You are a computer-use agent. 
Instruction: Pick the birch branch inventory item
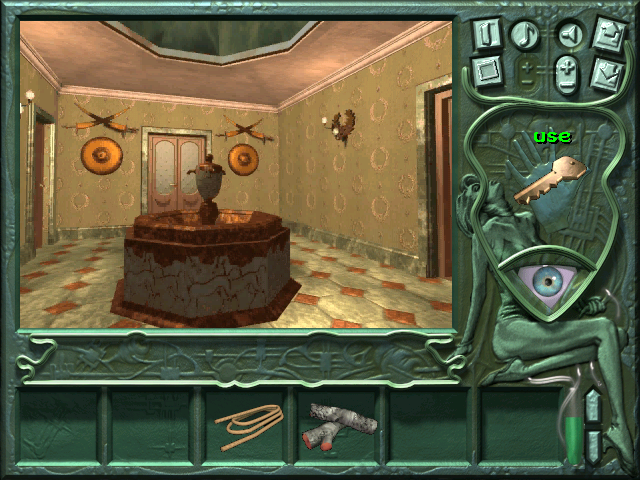[340, 425]
